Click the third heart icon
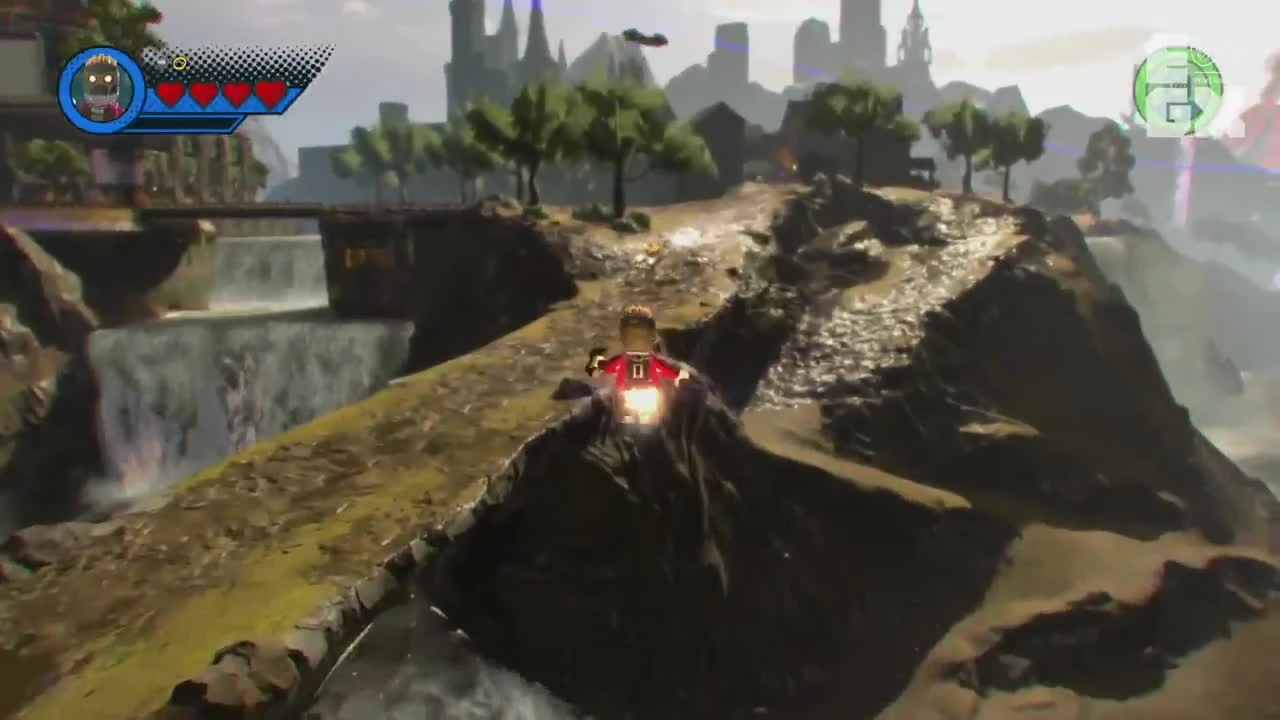The height and width of the screenshot is (720, 1280). pos(238,91)
